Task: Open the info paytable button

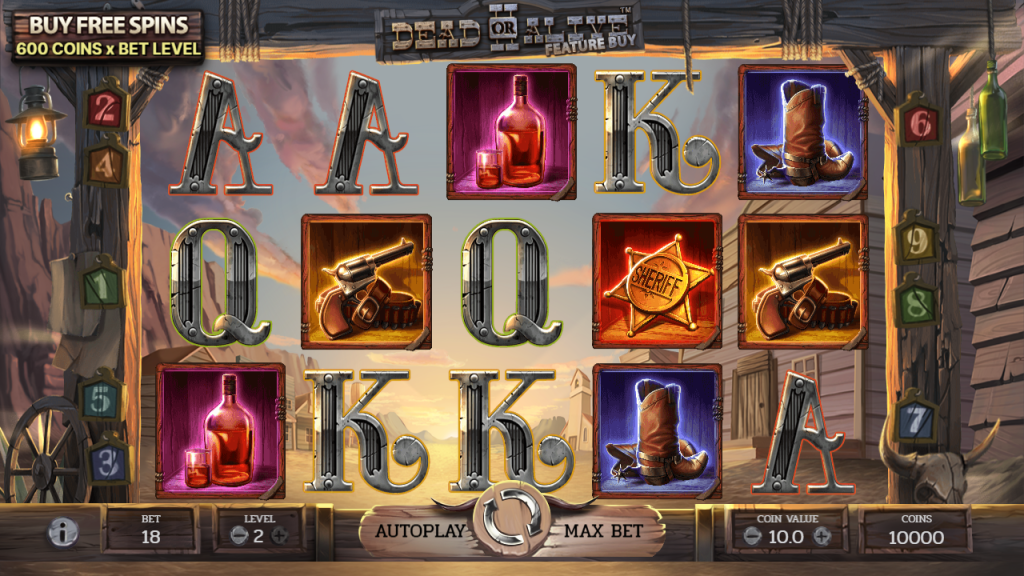Action: (64, 532)
